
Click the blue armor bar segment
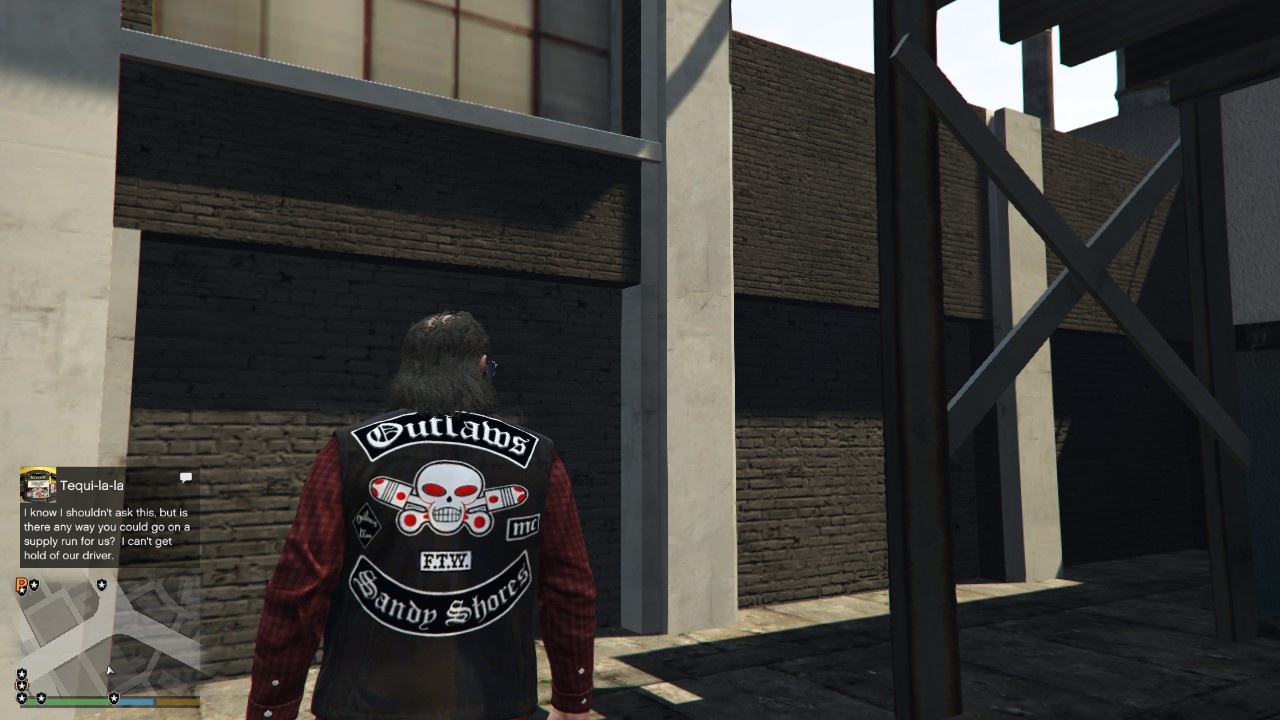tap(135, 701)
